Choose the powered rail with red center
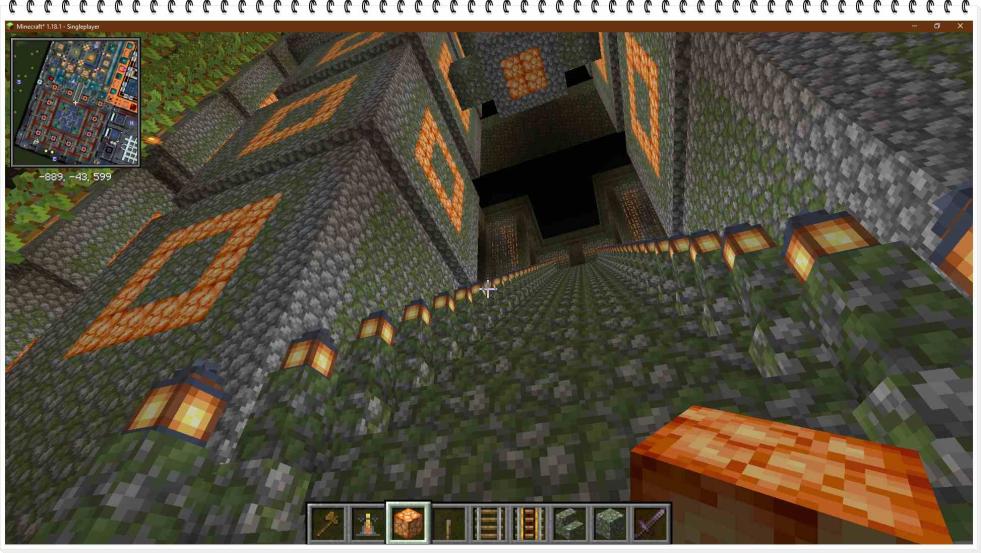The width and height of the screenshot is (981, 553). coord(528,523)
